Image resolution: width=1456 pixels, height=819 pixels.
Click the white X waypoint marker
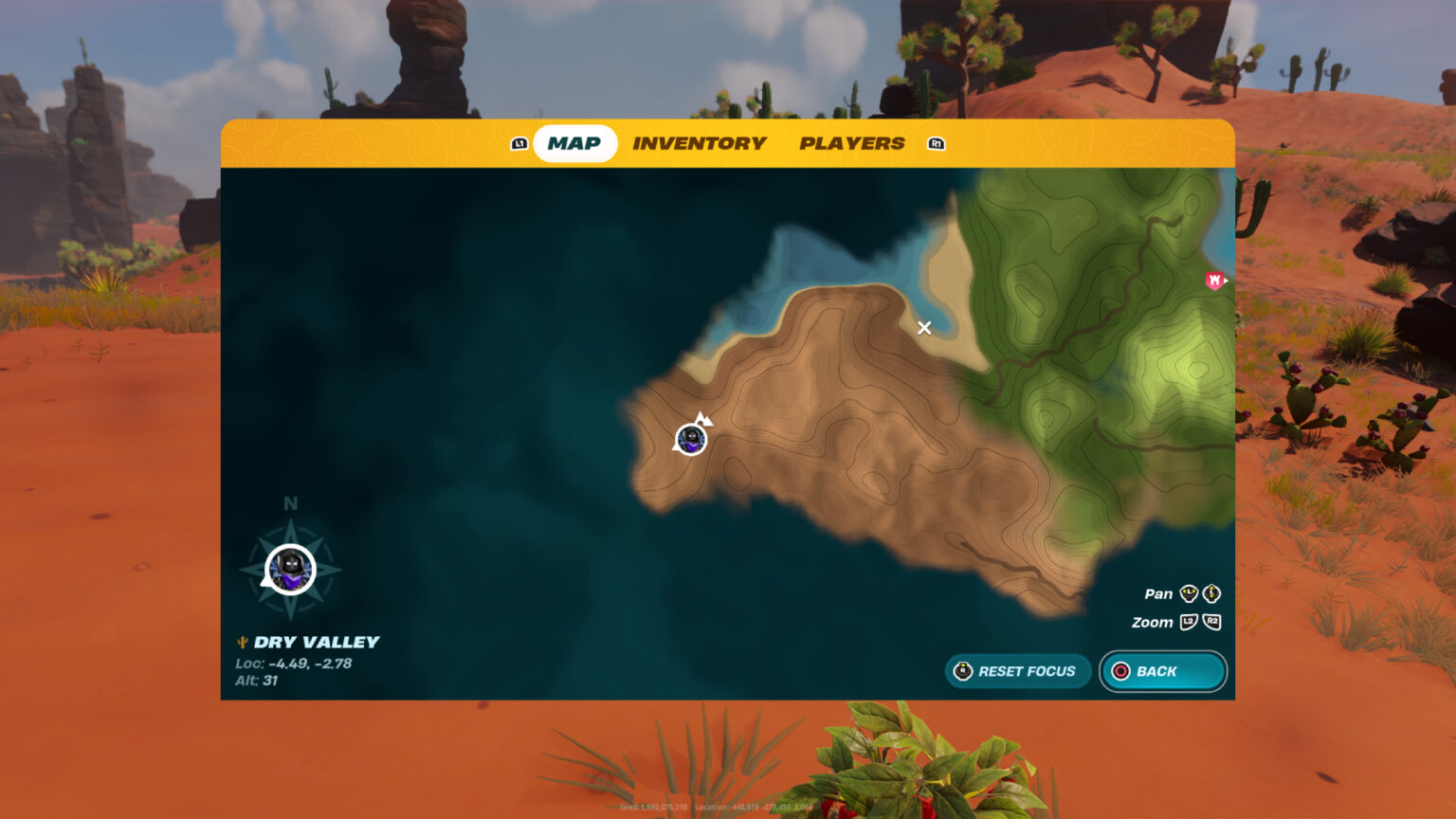point(925,328)
